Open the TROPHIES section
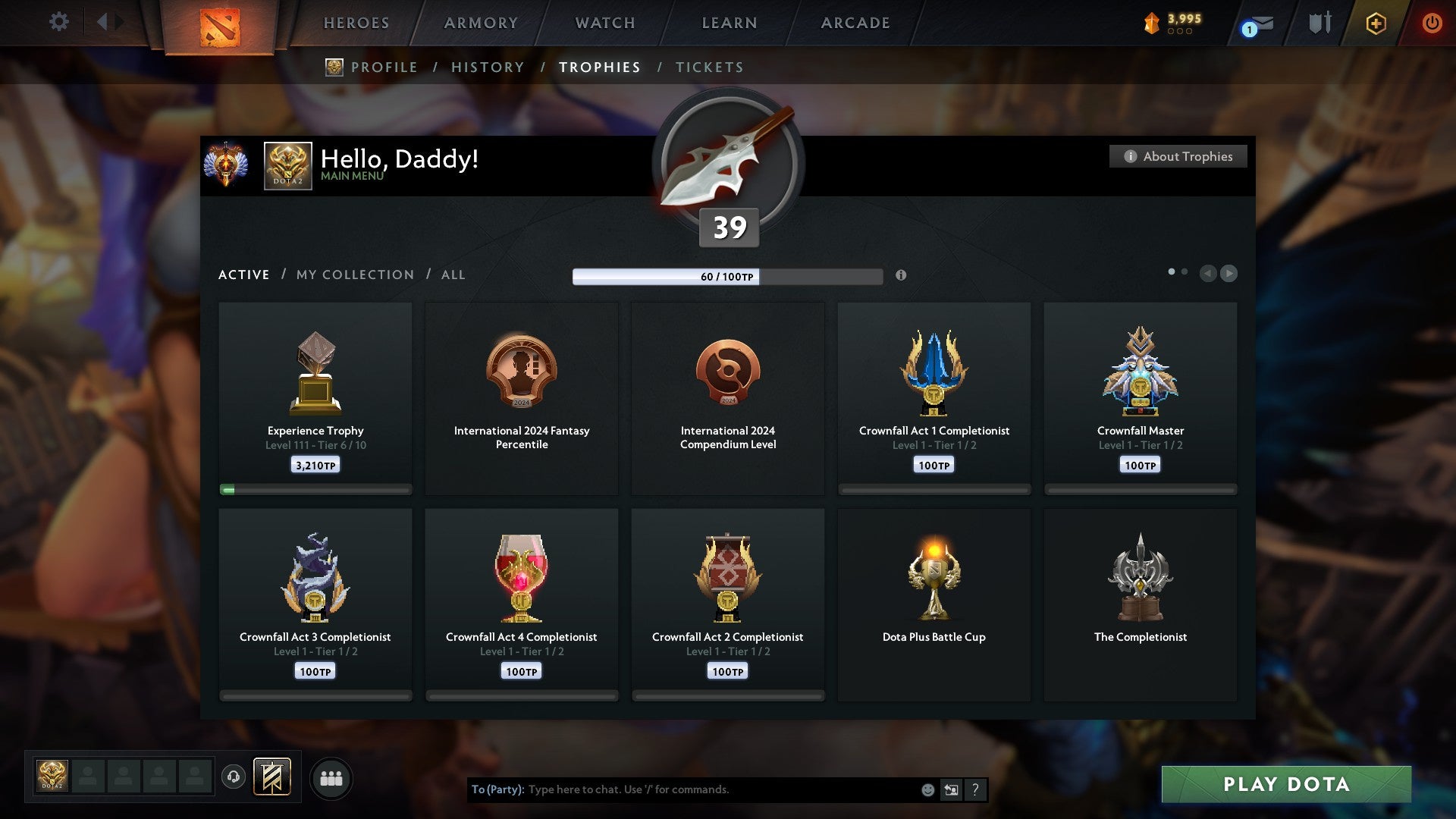 599,67
